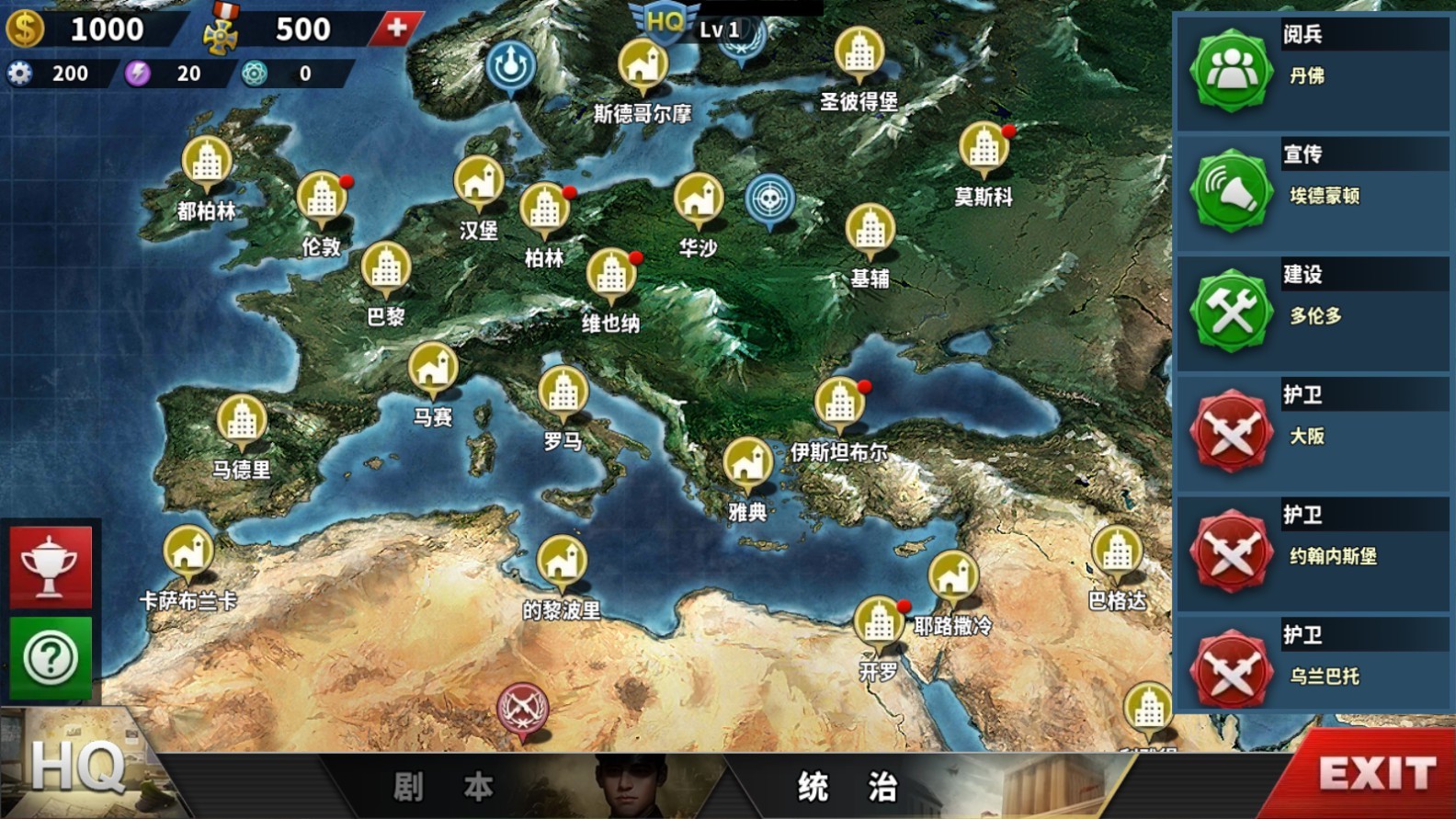Select the 建设 多伦多 task
The width and height of the screenshot is (1456, 819).
click(x=1313, y=313)
